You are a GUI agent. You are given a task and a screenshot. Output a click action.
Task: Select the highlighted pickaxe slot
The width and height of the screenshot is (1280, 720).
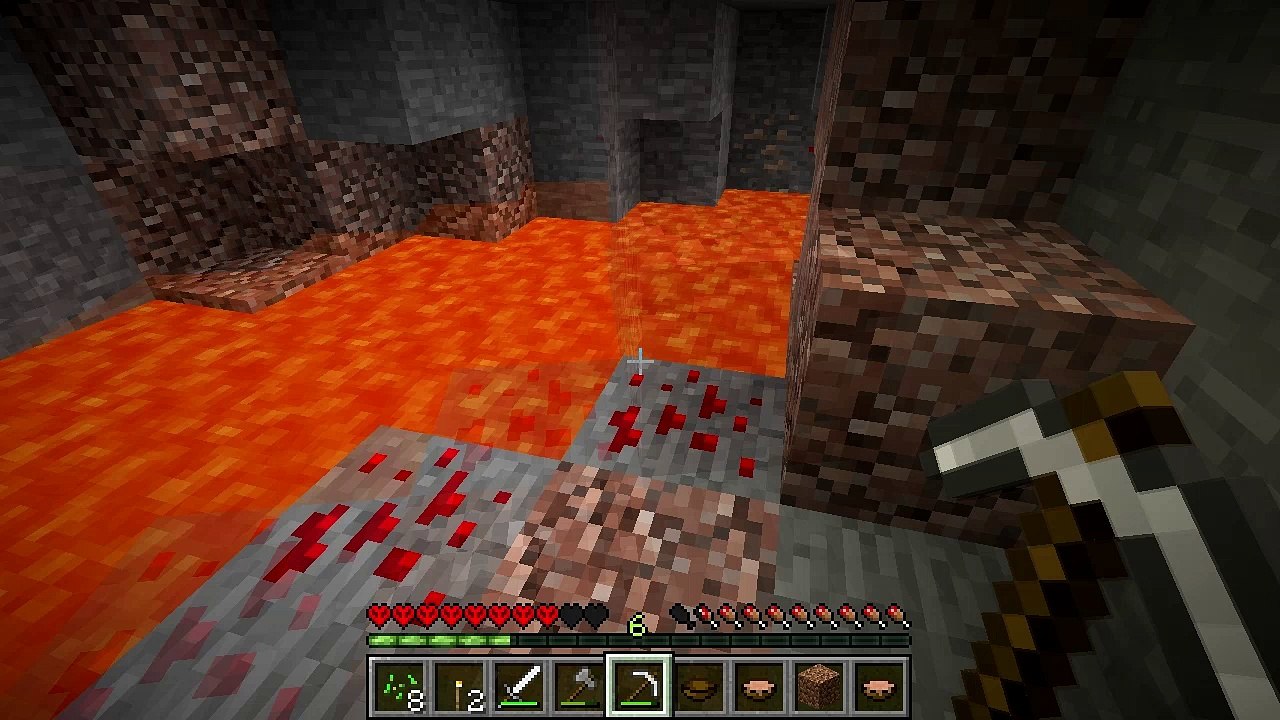pos(640,686)
